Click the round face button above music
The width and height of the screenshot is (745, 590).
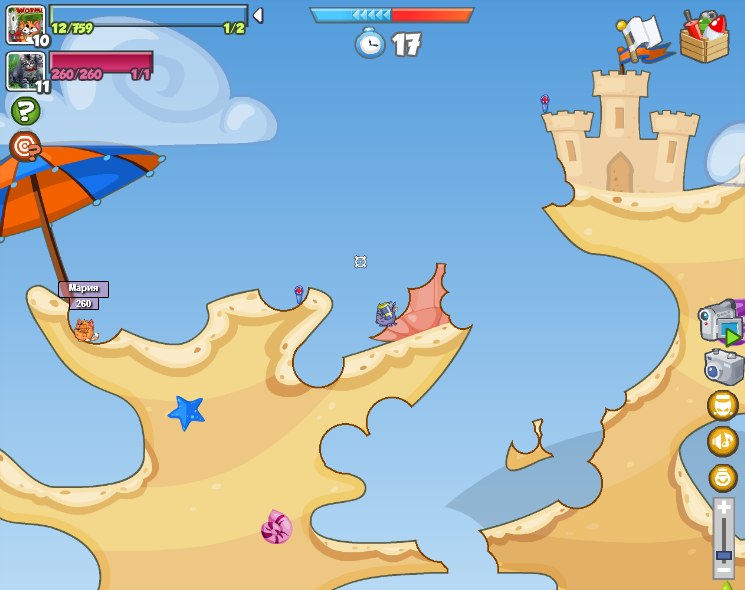pyautogui.click(x=723, y=405)
